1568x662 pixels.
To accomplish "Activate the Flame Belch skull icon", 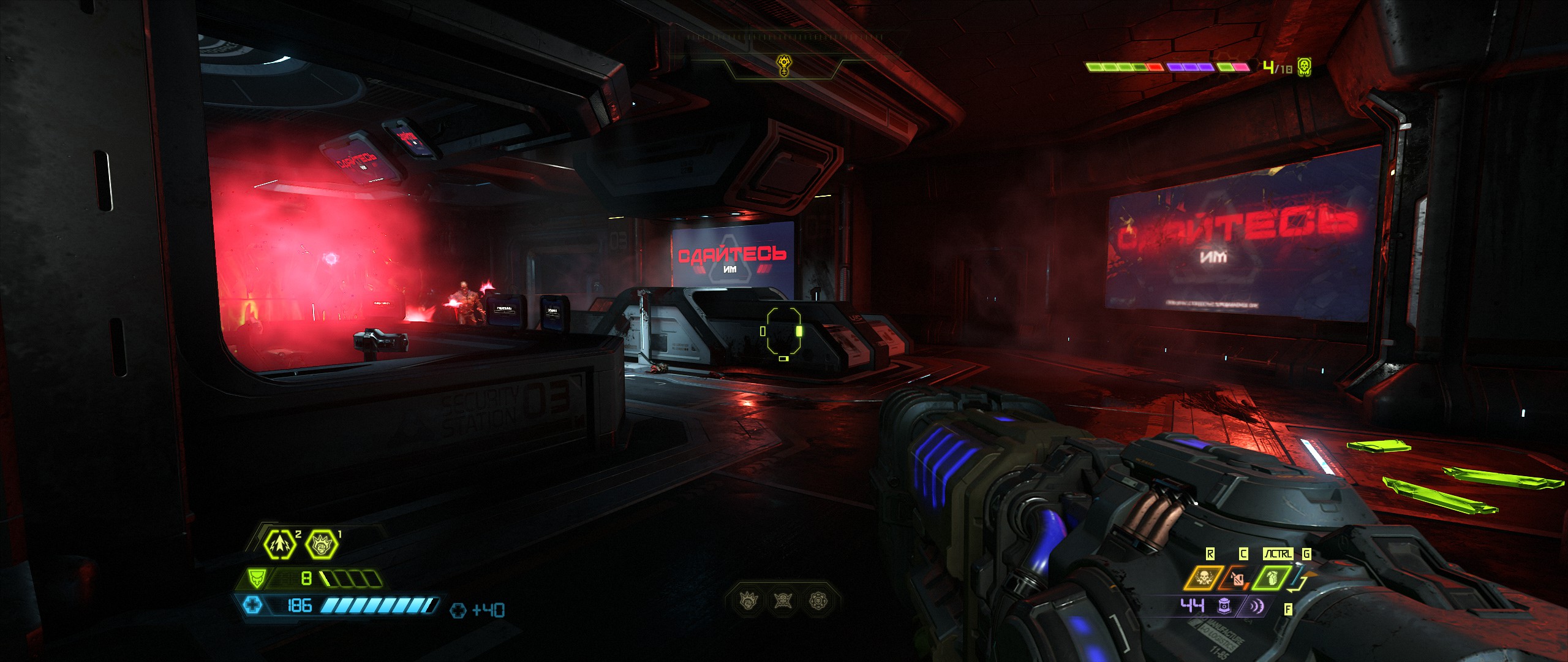I will (x=1204, y=578).
